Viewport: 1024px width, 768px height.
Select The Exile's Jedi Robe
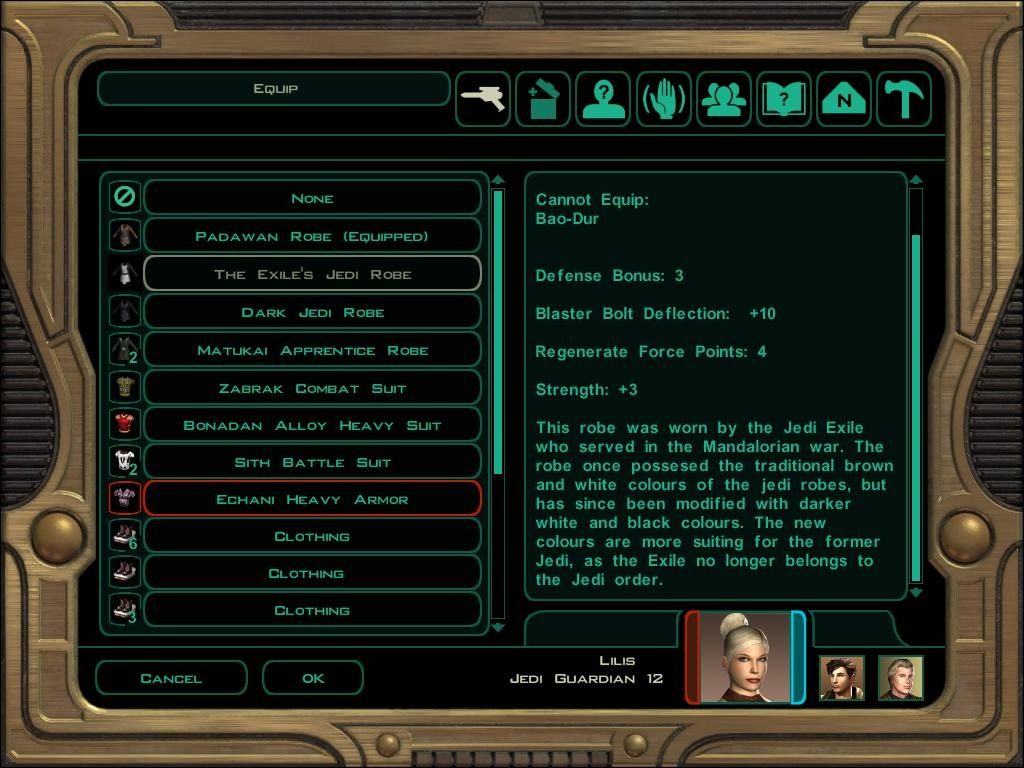pos(312,274)
